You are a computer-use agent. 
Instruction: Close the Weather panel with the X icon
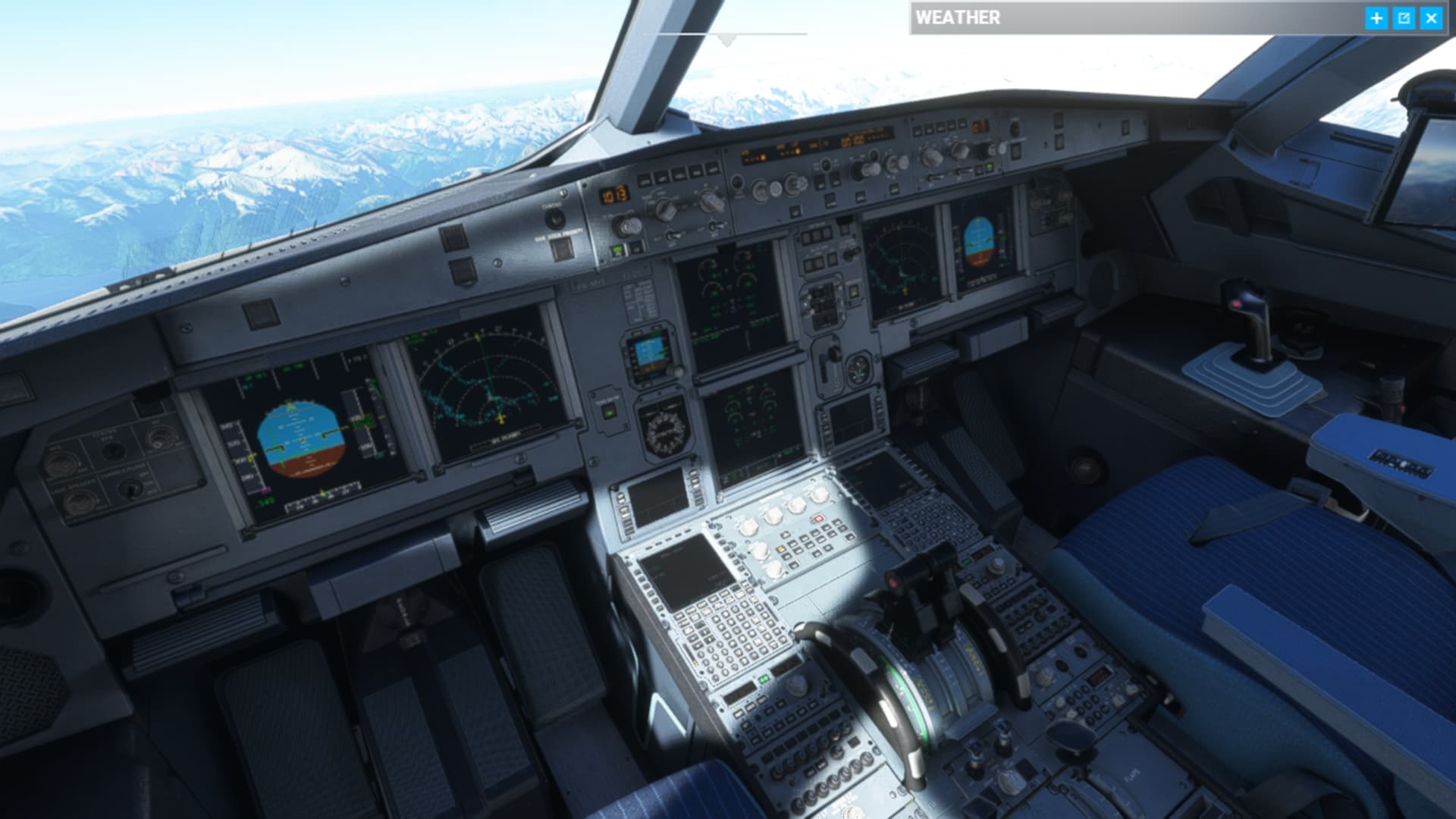pyautogui.click(x=1430, y=17)
